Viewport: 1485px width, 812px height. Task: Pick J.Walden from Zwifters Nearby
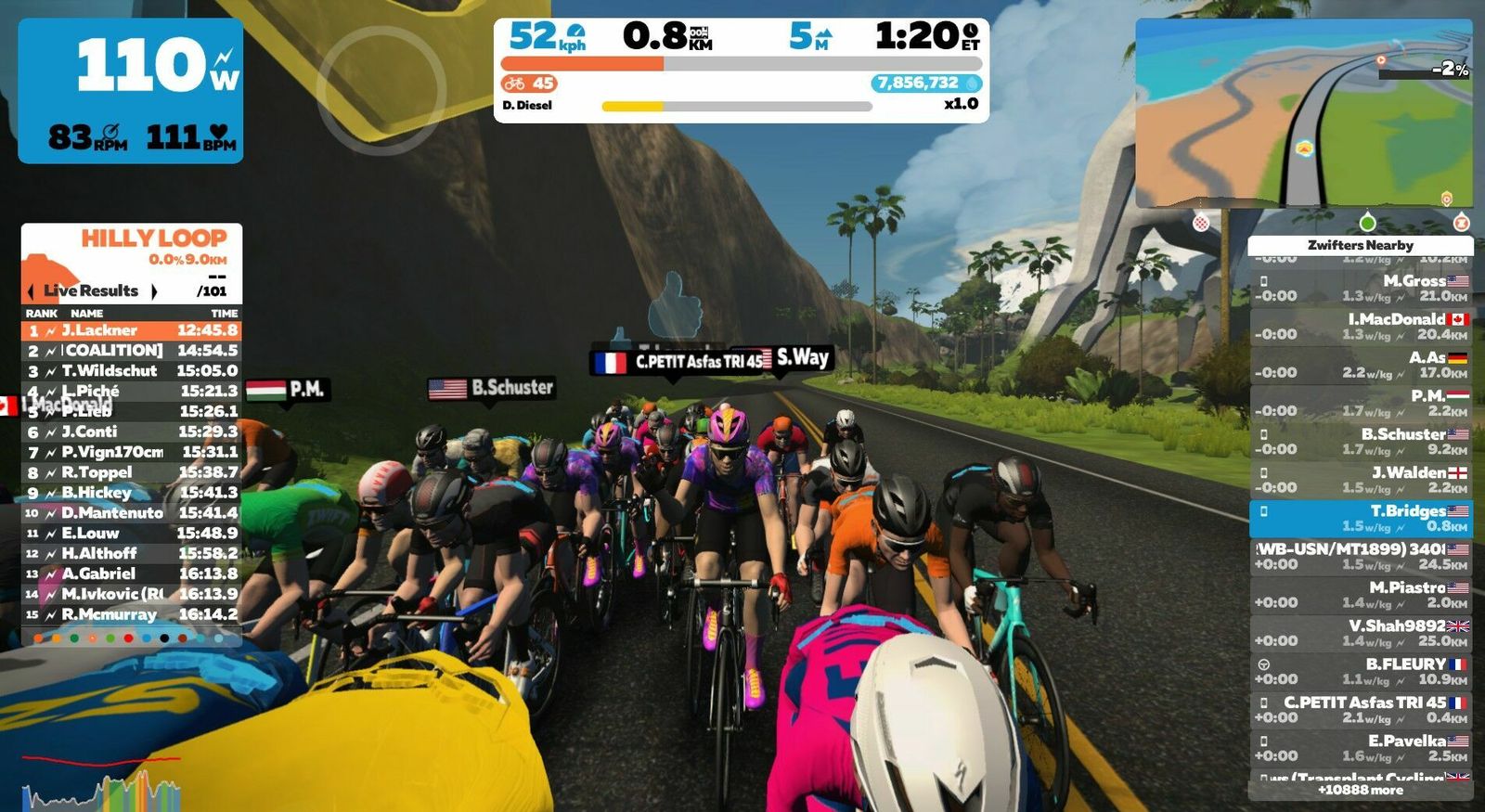click(1360, 480)
